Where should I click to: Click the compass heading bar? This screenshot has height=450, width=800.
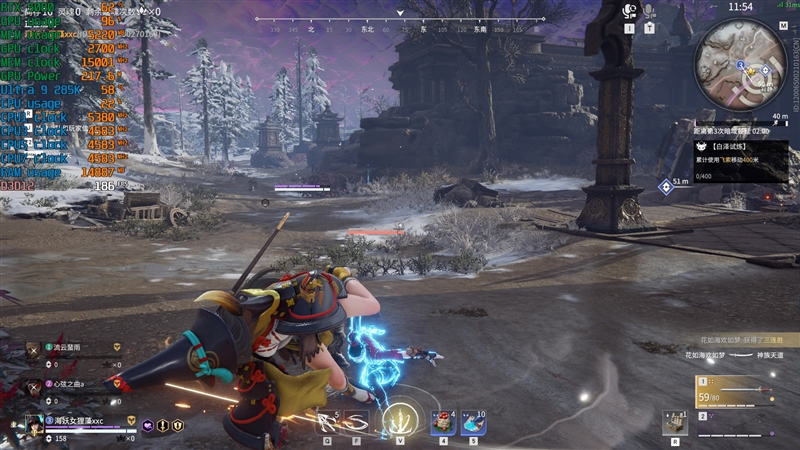tap(400, 27)
